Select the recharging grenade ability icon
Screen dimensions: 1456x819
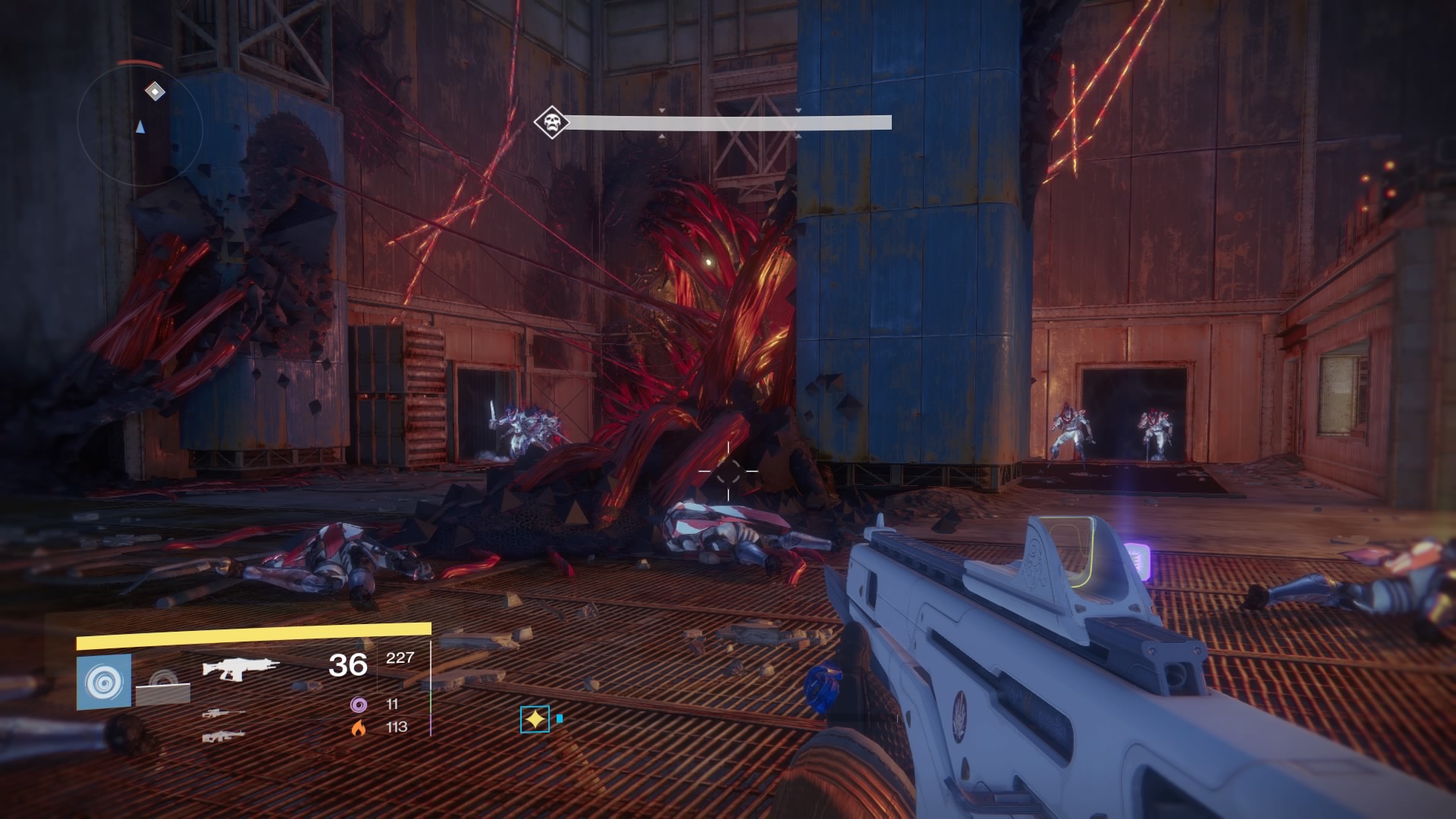163,686
